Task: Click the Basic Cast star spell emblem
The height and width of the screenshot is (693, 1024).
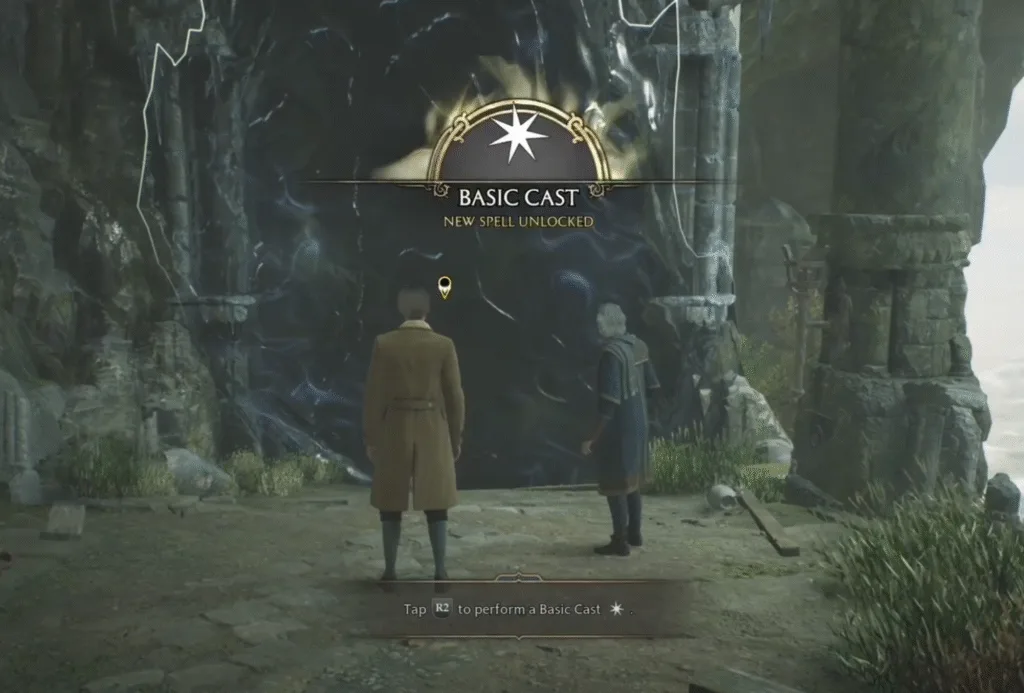Action: 518,137
